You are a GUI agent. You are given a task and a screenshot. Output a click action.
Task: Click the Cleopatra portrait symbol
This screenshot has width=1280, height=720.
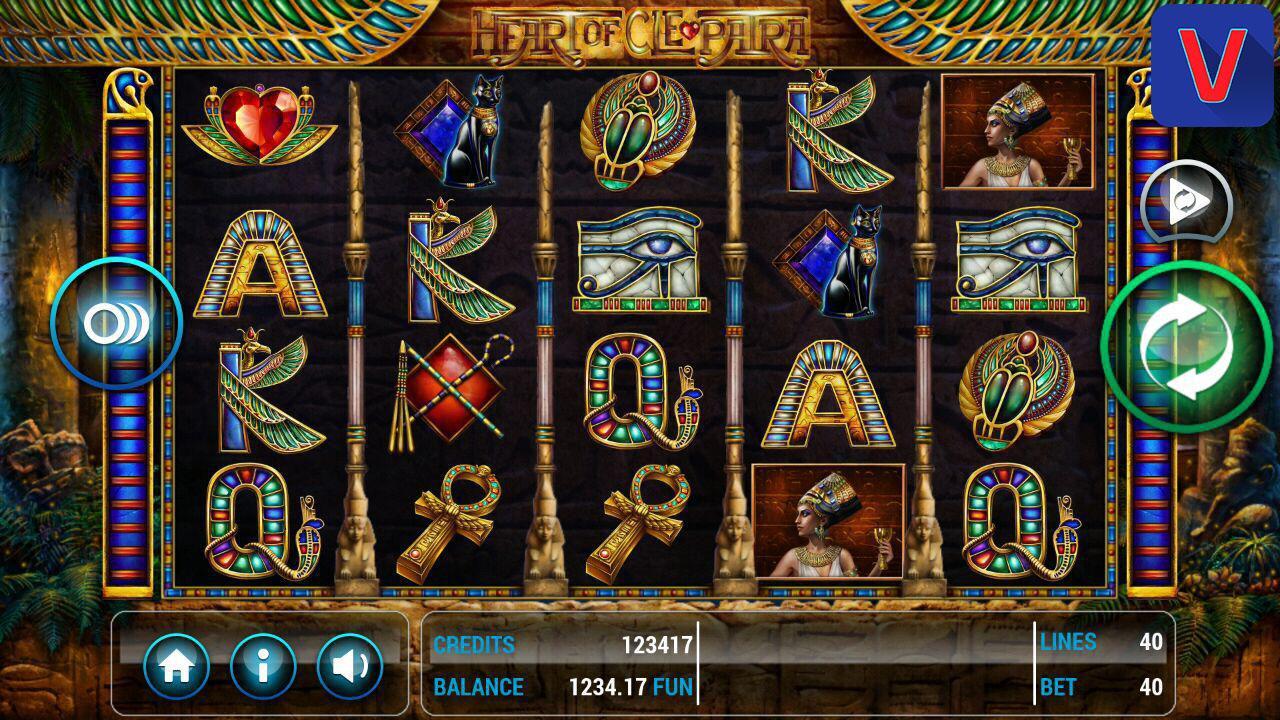click(x=1017, y=130)
